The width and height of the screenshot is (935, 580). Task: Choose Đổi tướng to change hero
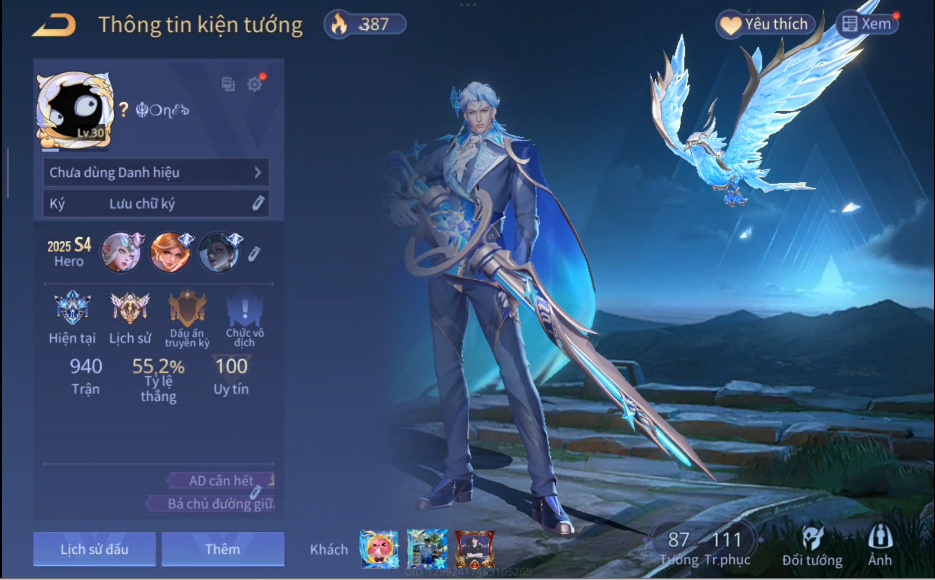point(811,546)
